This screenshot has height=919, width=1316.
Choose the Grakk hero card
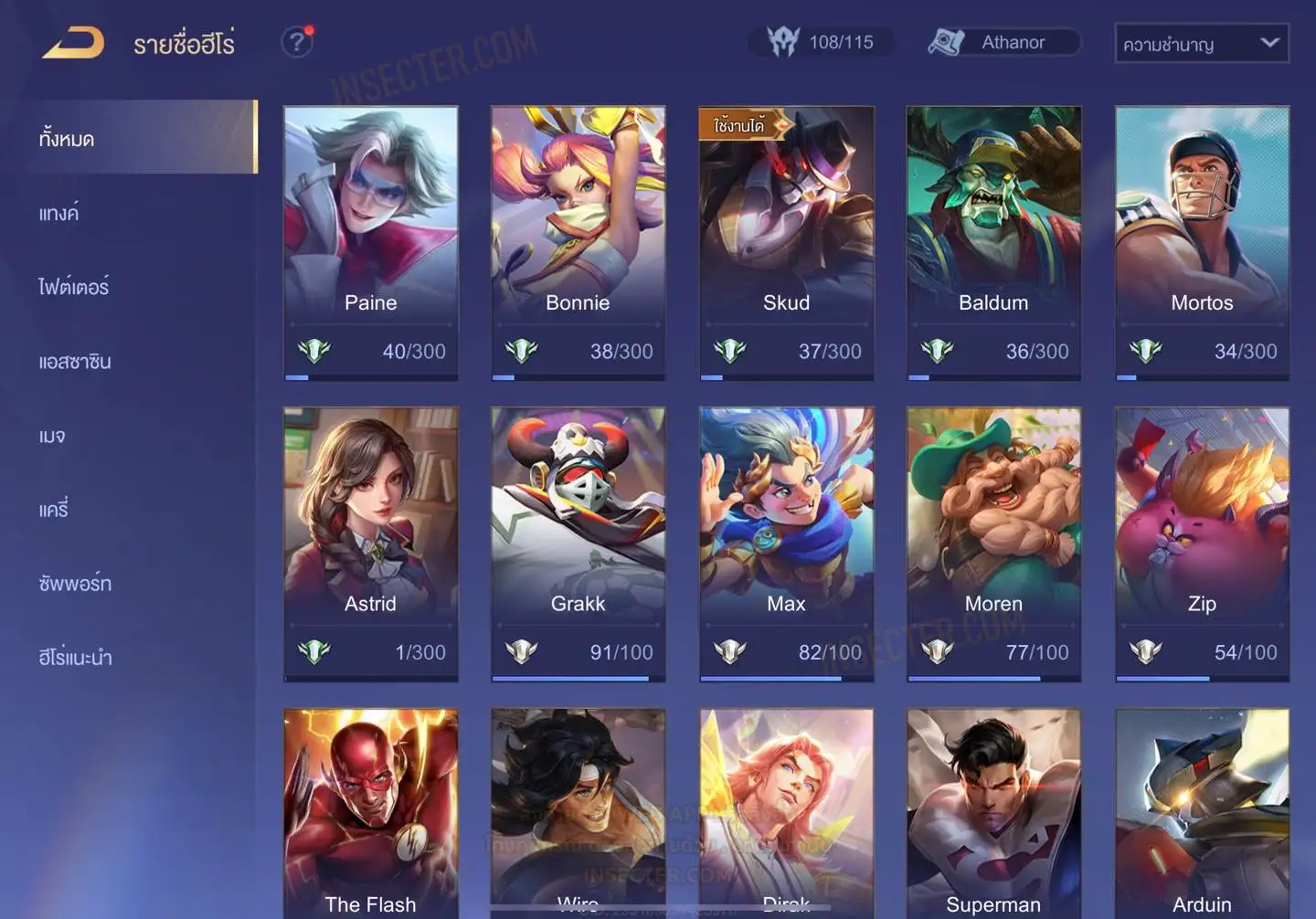pos(578,544)
